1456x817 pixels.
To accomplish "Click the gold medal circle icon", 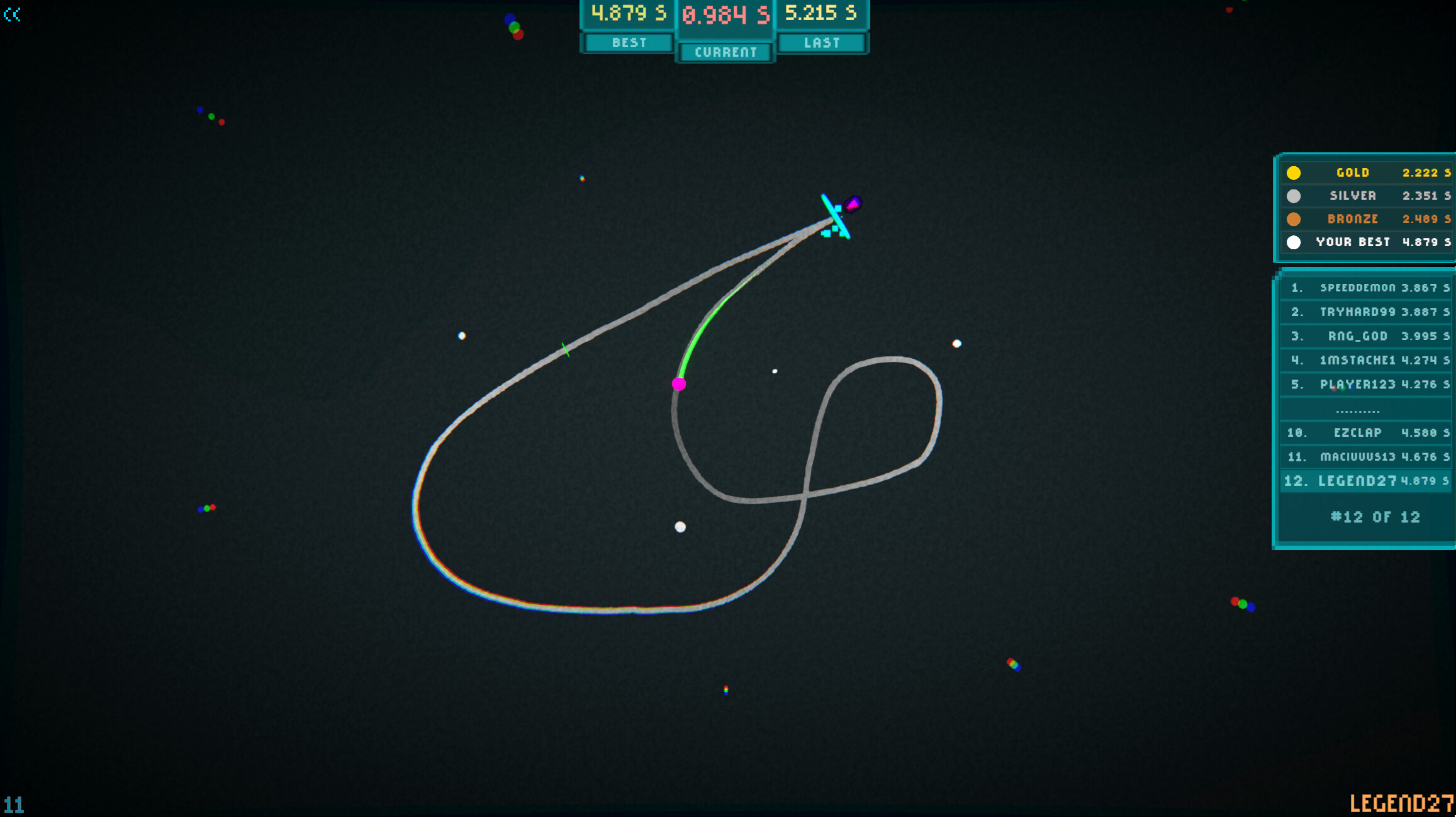I will tap(1295, 172).
